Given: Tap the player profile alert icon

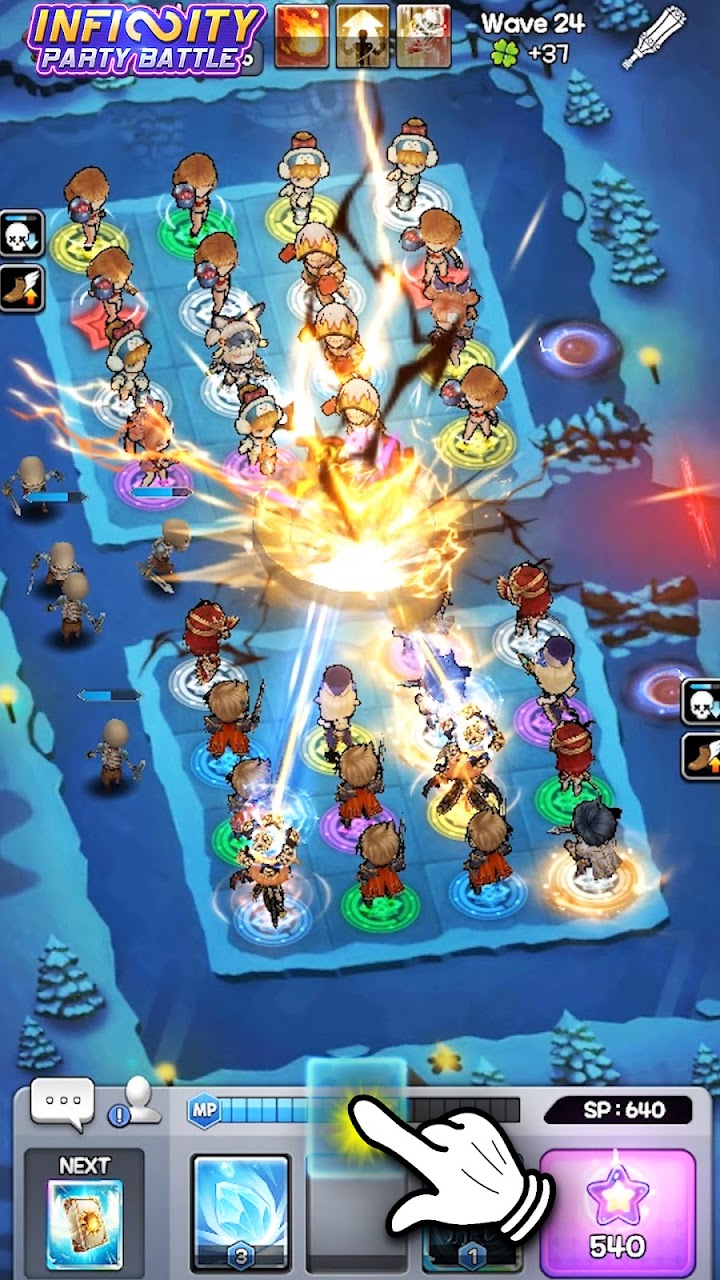Looking at the screenshot, I should pos(132,1103).
